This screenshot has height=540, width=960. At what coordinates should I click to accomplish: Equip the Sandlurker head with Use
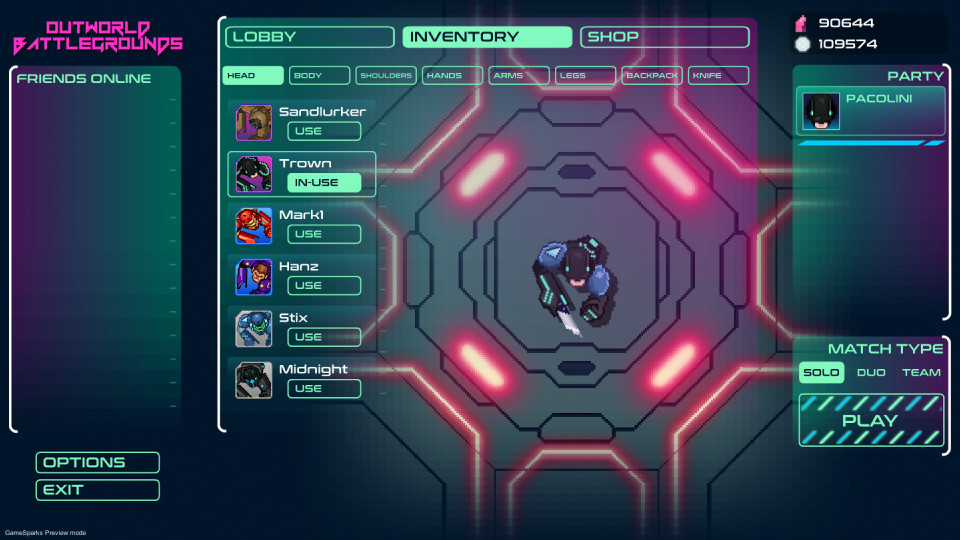(x=324, y=131)
